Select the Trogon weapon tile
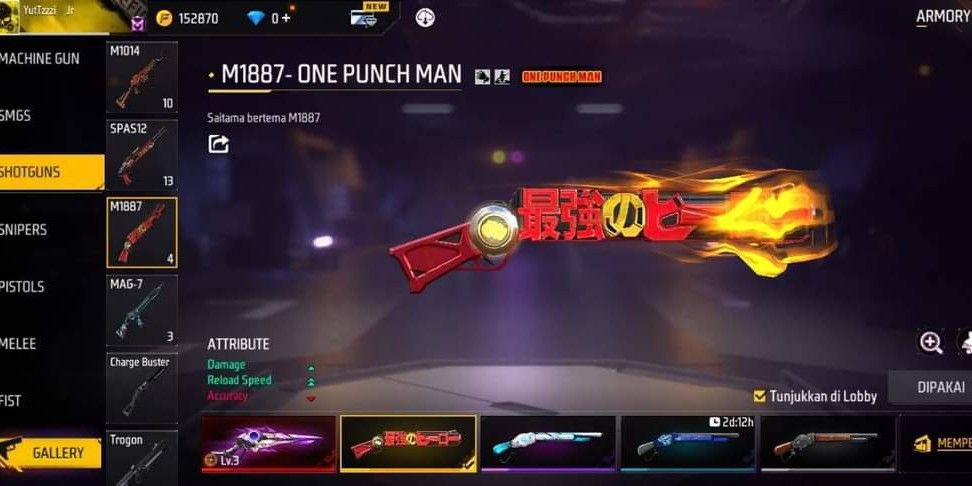Screen dimensions: 972x486 pos(142,457)
